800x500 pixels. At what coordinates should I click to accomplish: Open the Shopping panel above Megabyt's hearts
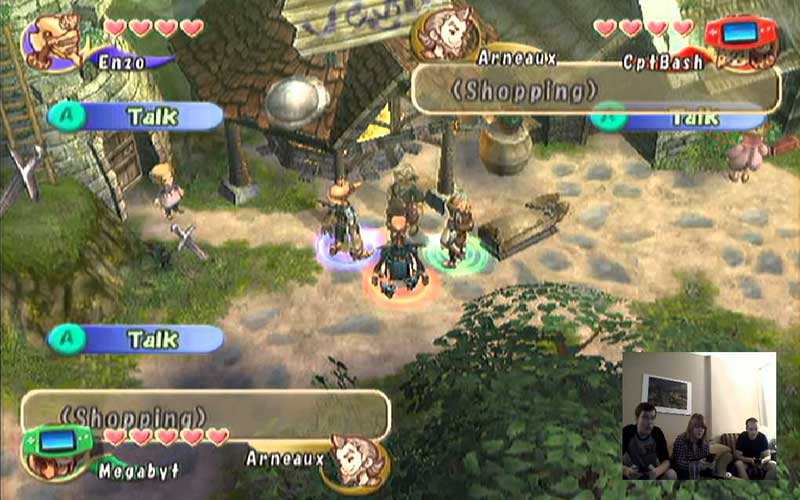pos(205,412)
